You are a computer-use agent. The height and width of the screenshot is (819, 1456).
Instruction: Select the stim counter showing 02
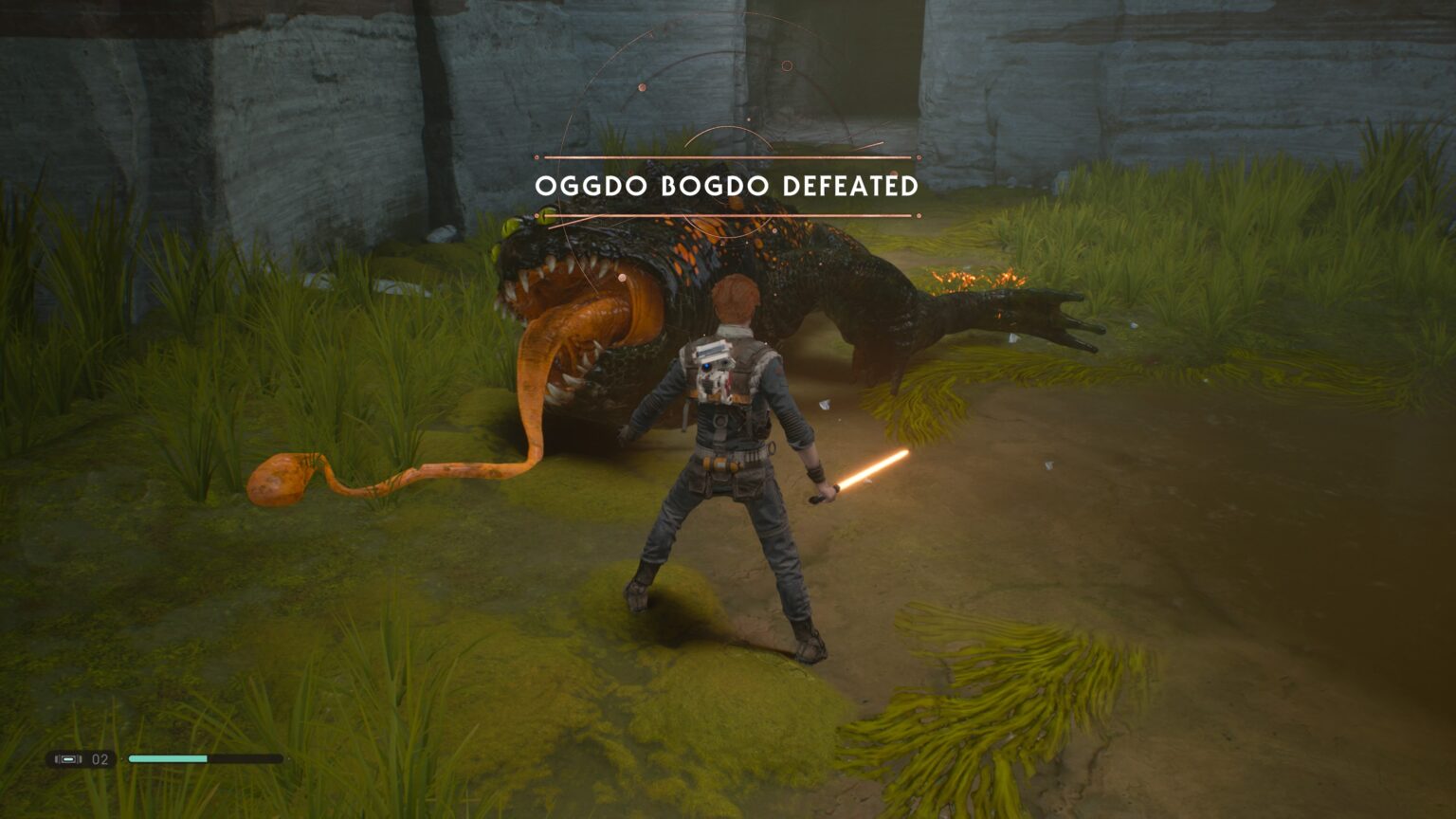click(99, 758)
